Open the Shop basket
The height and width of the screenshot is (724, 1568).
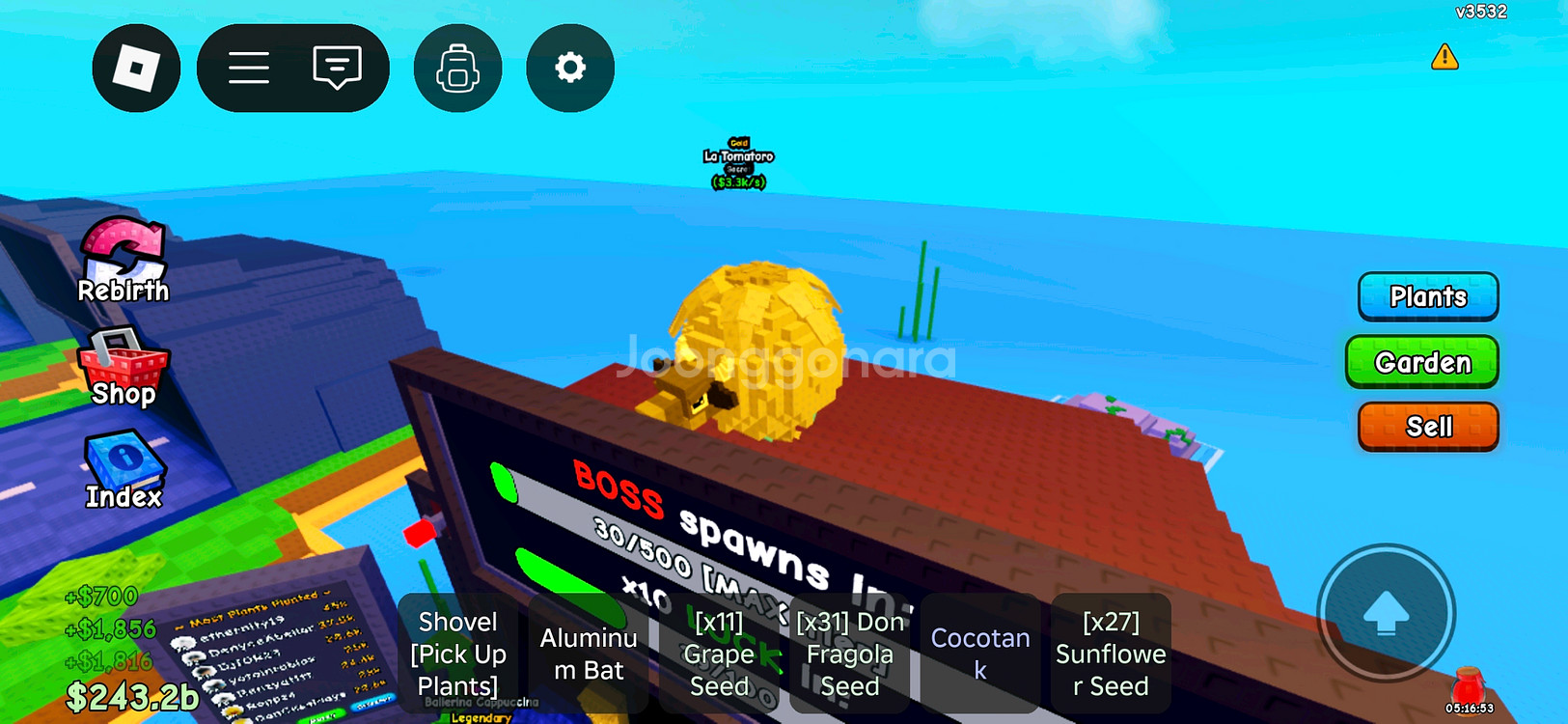tap(123, 367)
